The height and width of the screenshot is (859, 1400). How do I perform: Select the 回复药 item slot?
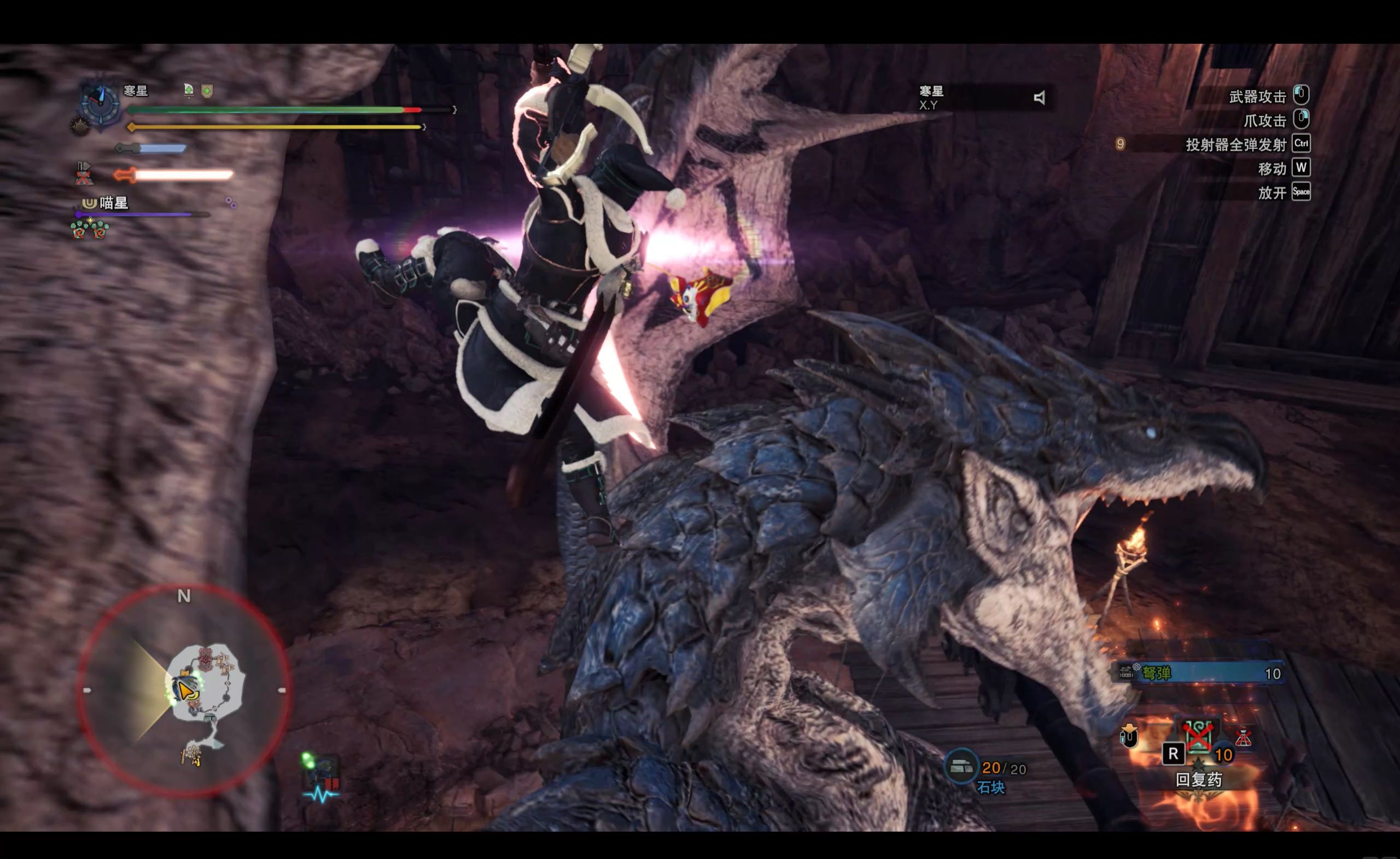coord(1198,739)
